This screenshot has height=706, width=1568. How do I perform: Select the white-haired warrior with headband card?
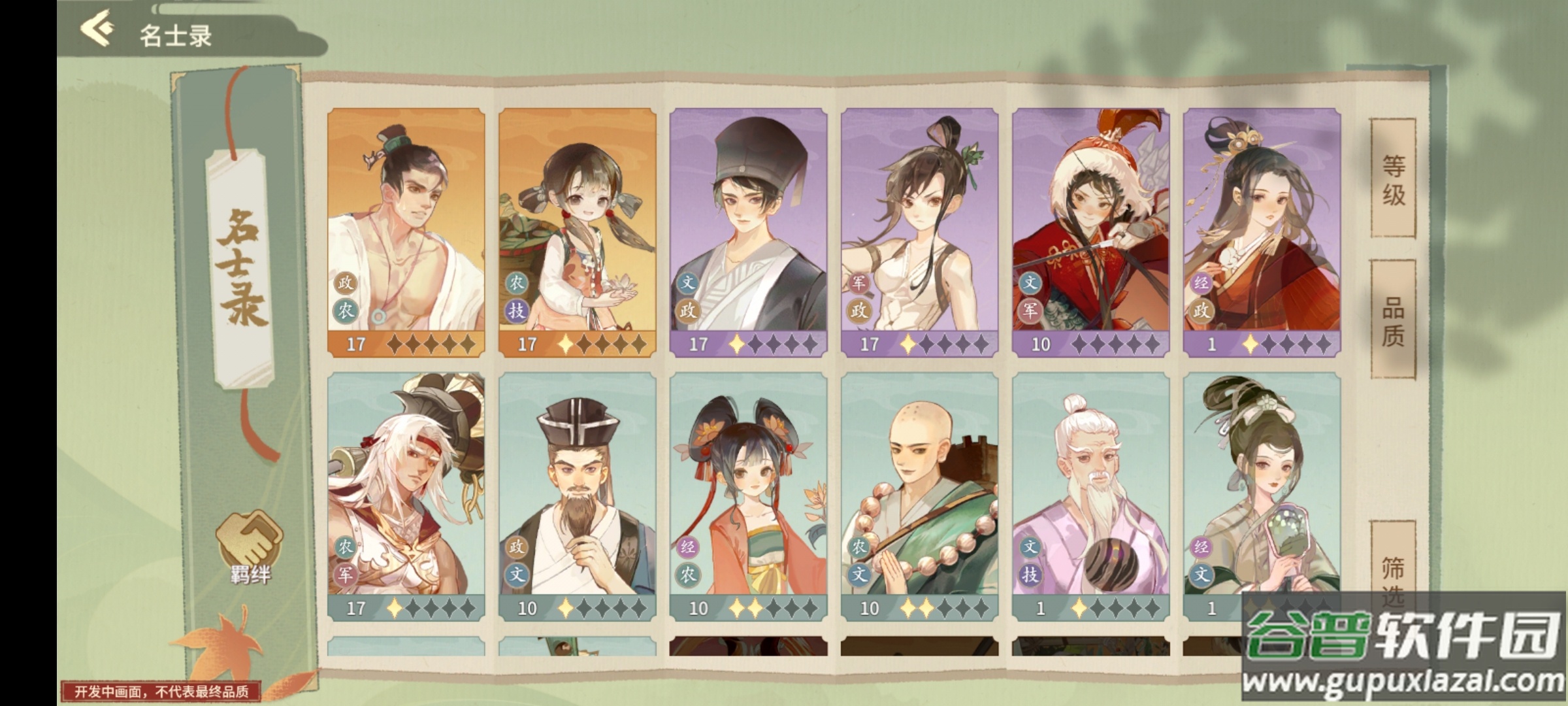pyautogui.click(x=406, y=496)
